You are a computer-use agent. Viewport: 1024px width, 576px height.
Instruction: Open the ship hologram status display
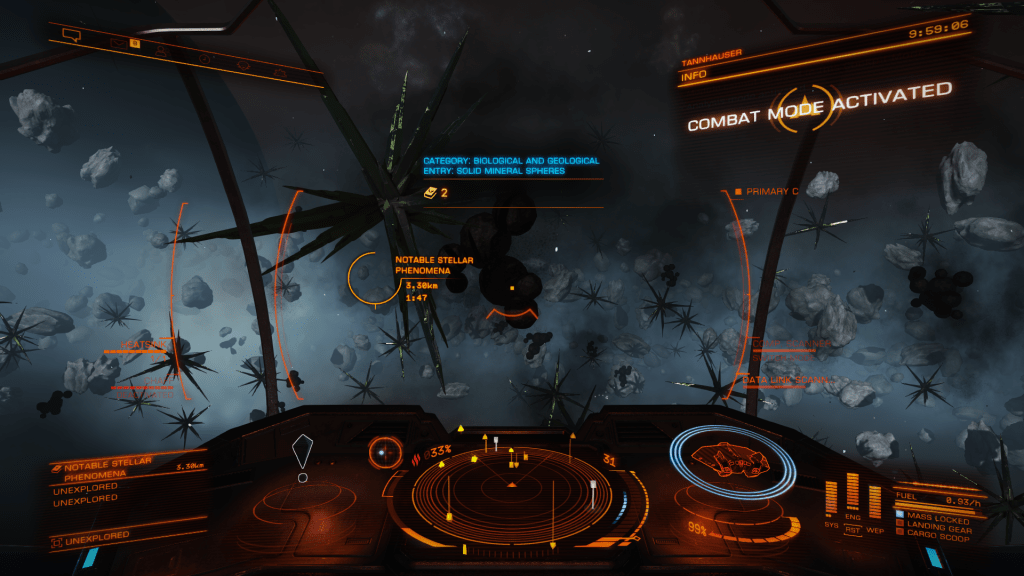pyautogui.click(x=733, y=462)
